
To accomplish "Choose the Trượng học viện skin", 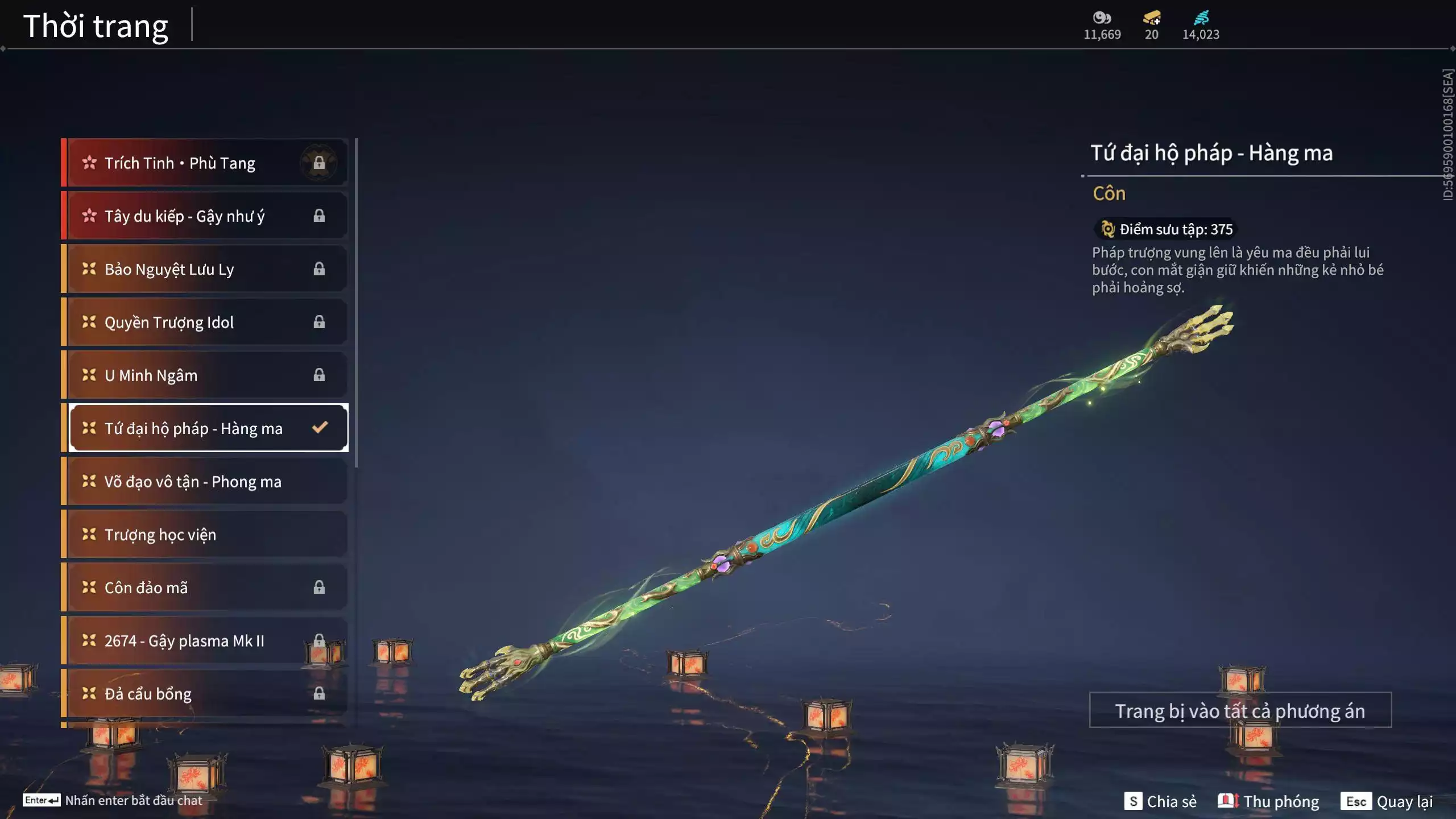I will [205, 534].
